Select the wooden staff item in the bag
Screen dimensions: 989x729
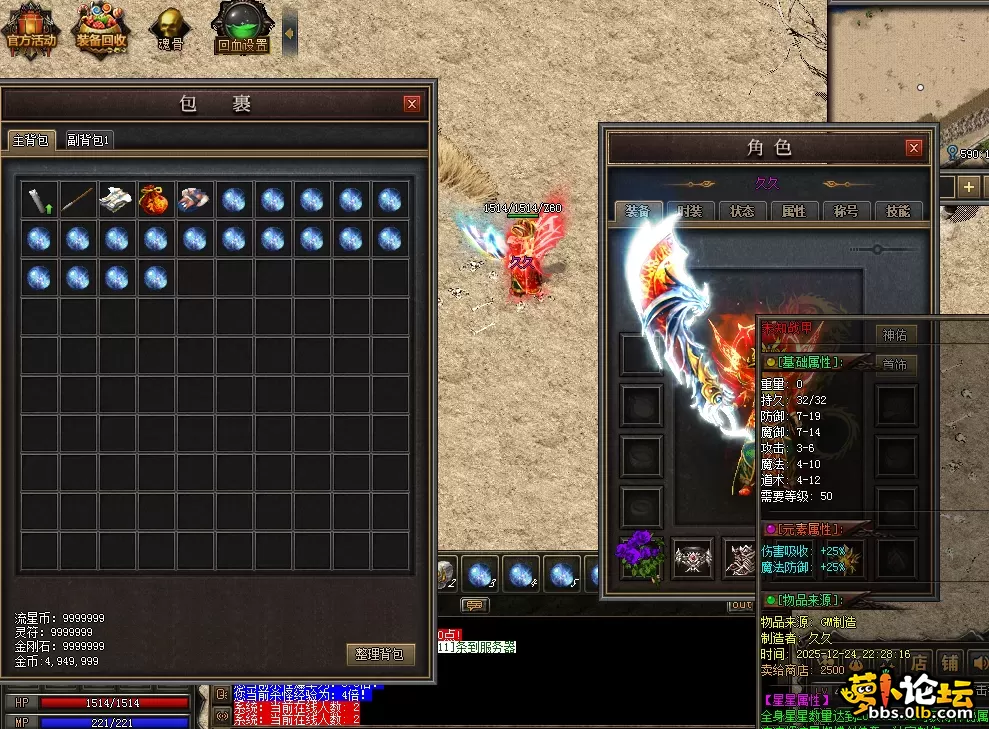pos(78,200)
